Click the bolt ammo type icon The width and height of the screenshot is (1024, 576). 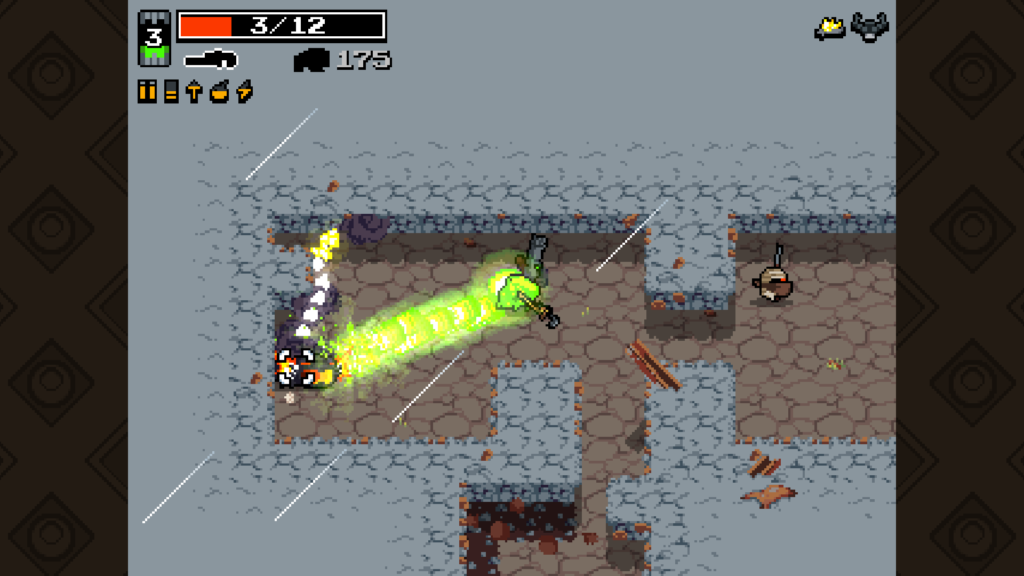[x=194, y=92]
